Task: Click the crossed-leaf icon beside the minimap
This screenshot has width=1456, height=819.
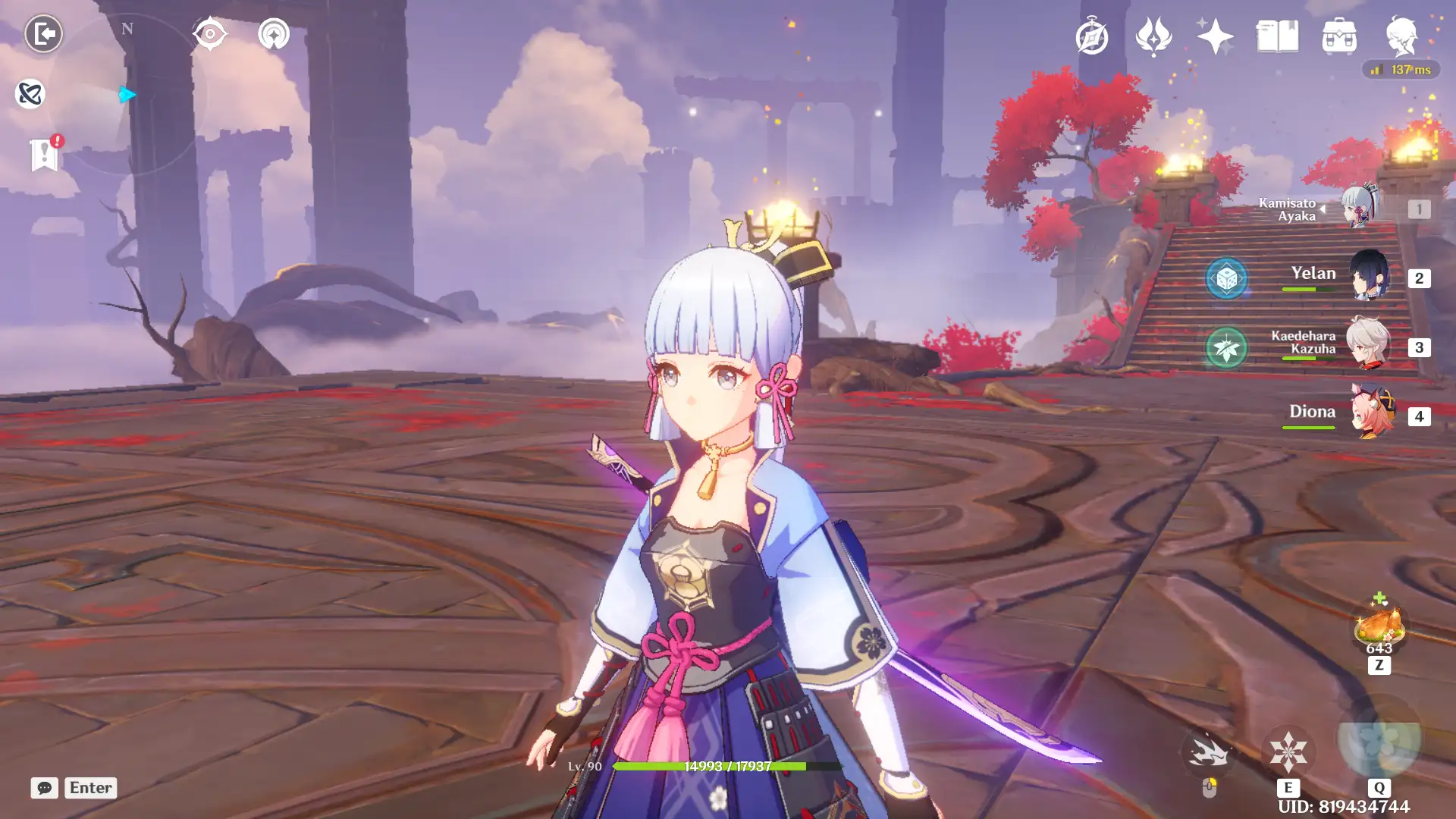Action: 30,94
